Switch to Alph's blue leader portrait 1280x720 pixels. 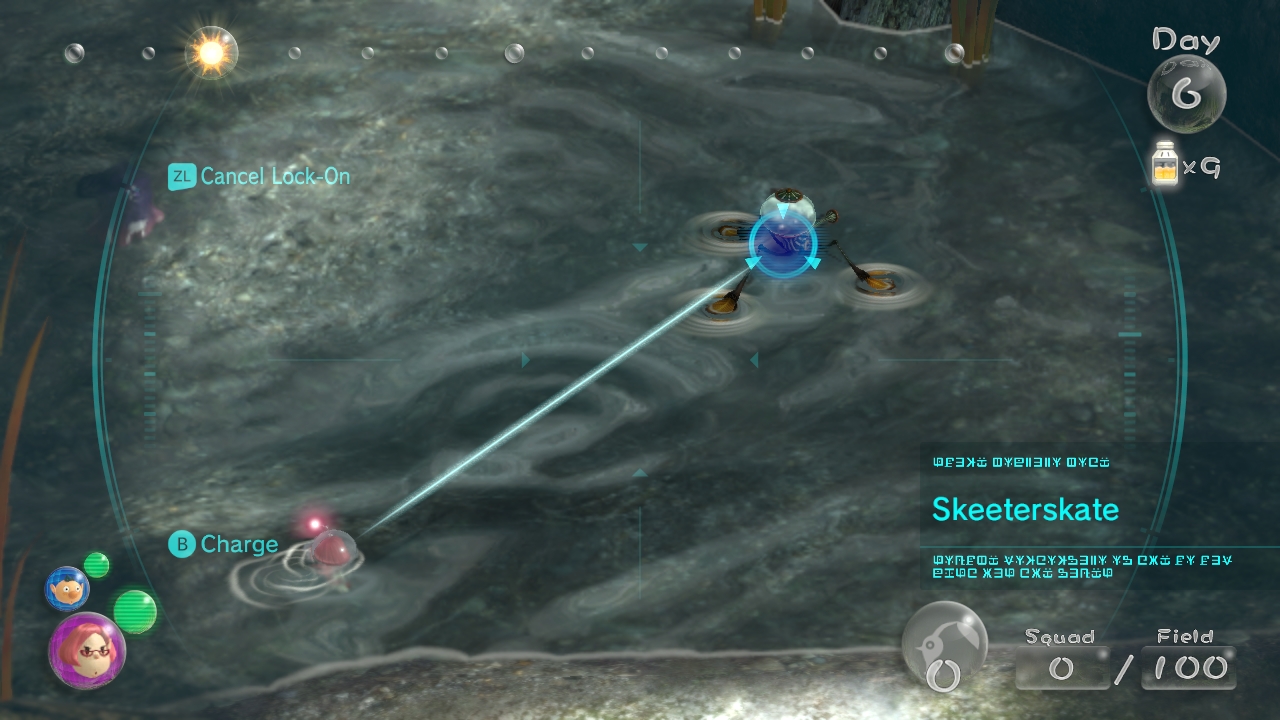coord(67,588)
